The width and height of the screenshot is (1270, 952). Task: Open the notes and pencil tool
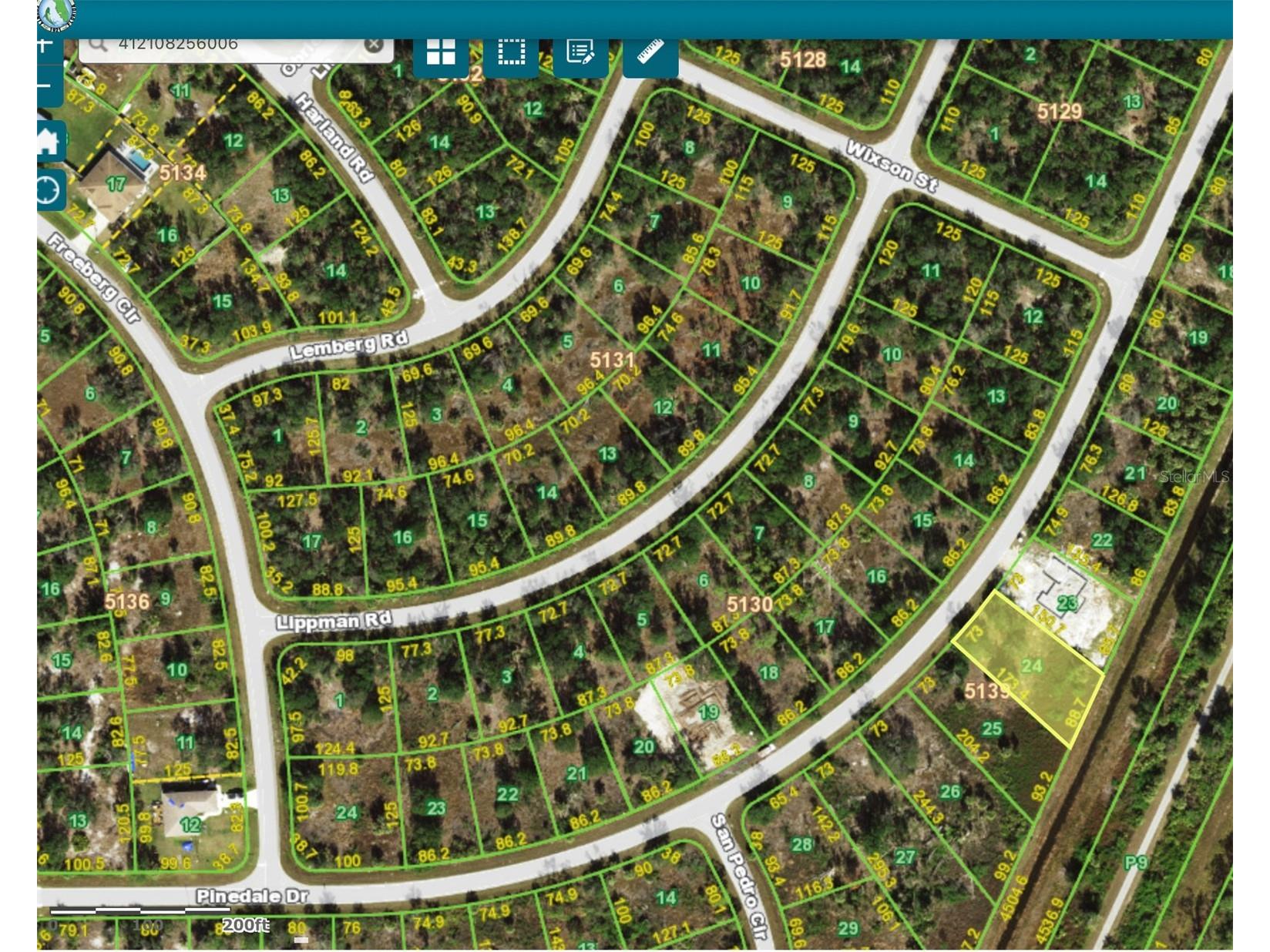click(580, 54)
